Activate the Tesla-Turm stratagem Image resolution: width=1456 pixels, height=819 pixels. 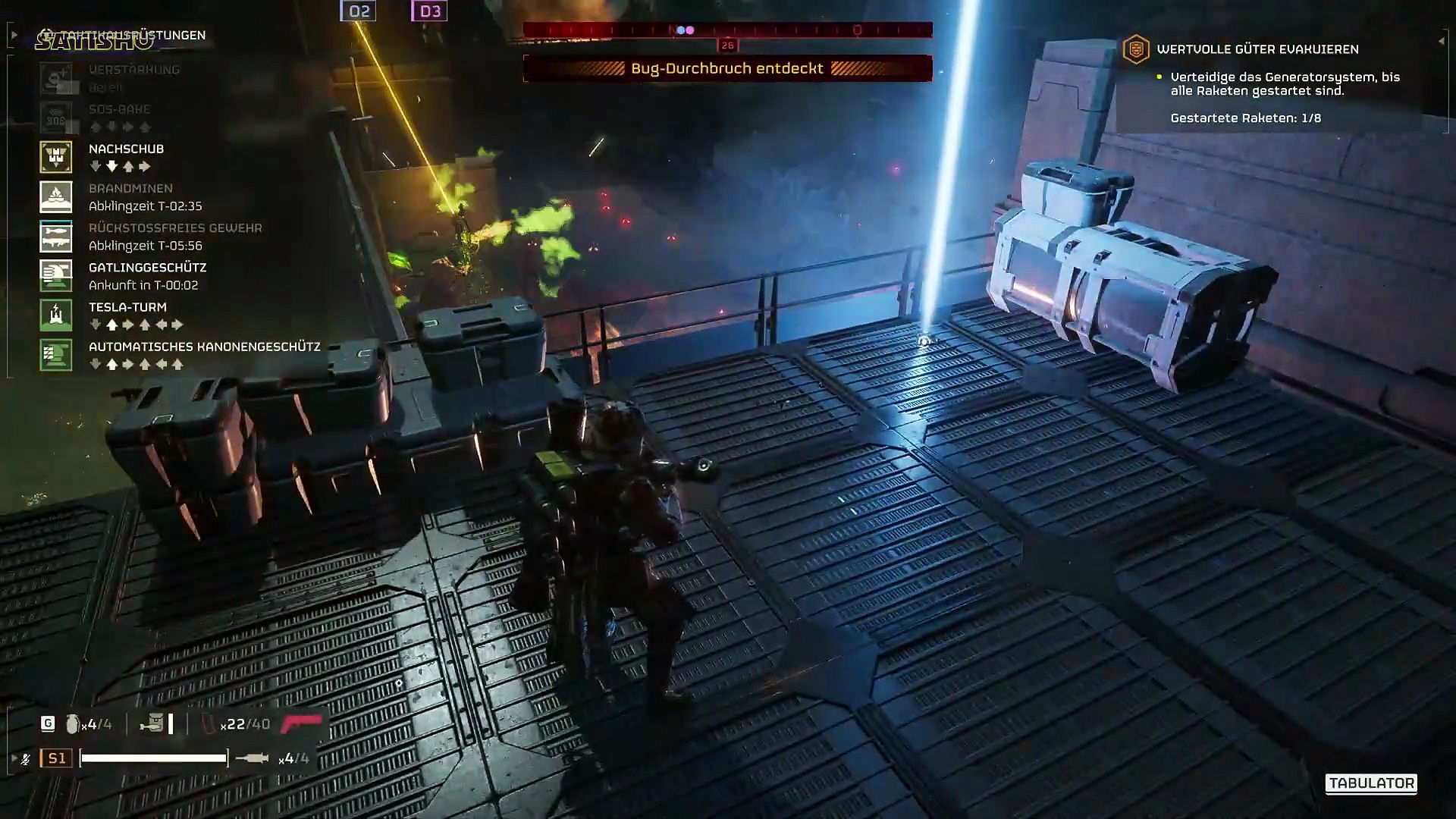pyautogui.click(x=56, y=315)
